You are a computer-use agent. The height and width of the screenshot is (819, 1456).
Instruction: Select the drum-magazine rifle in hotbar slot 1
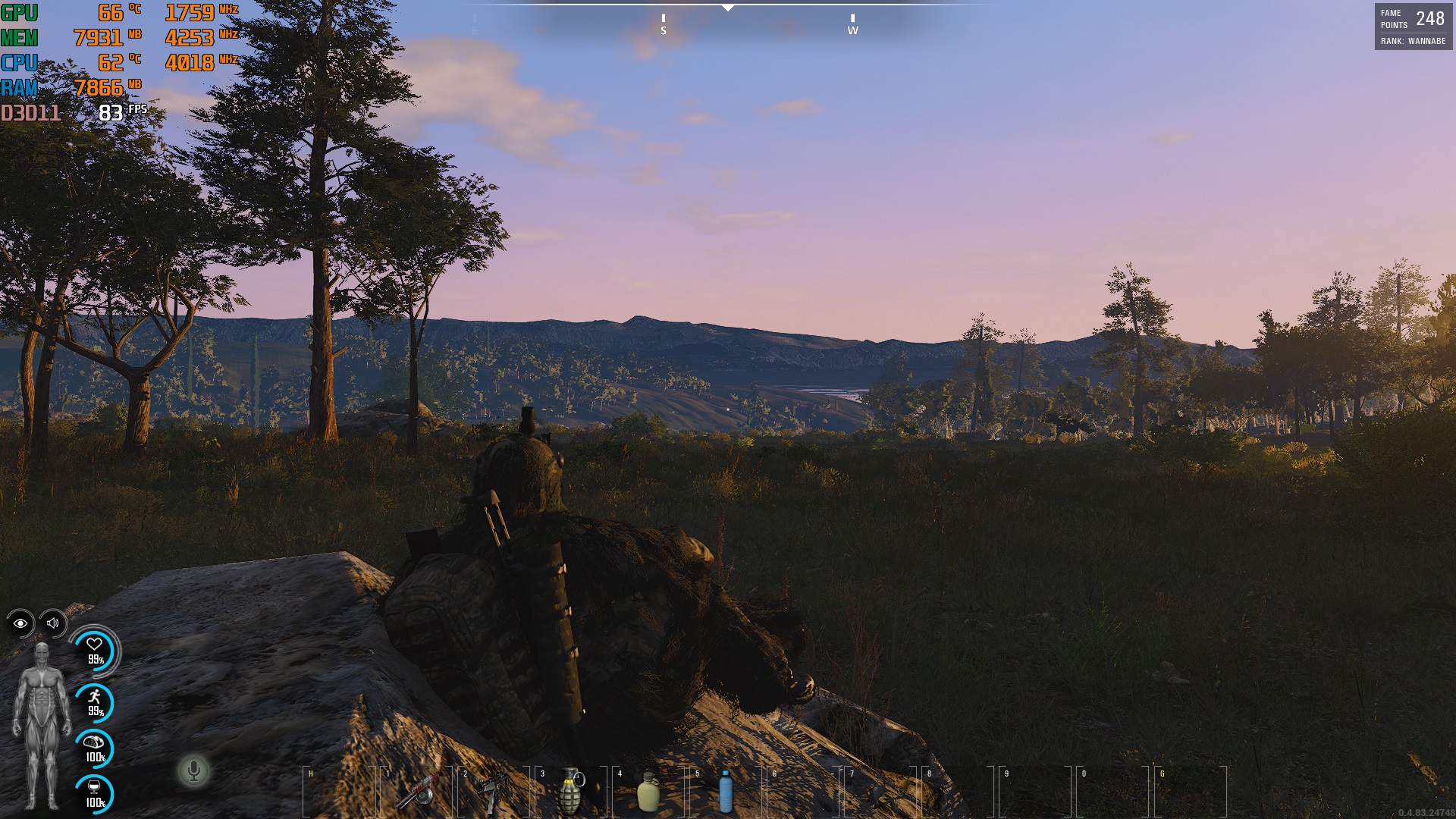pyautogui.click(x=418, y=791)
